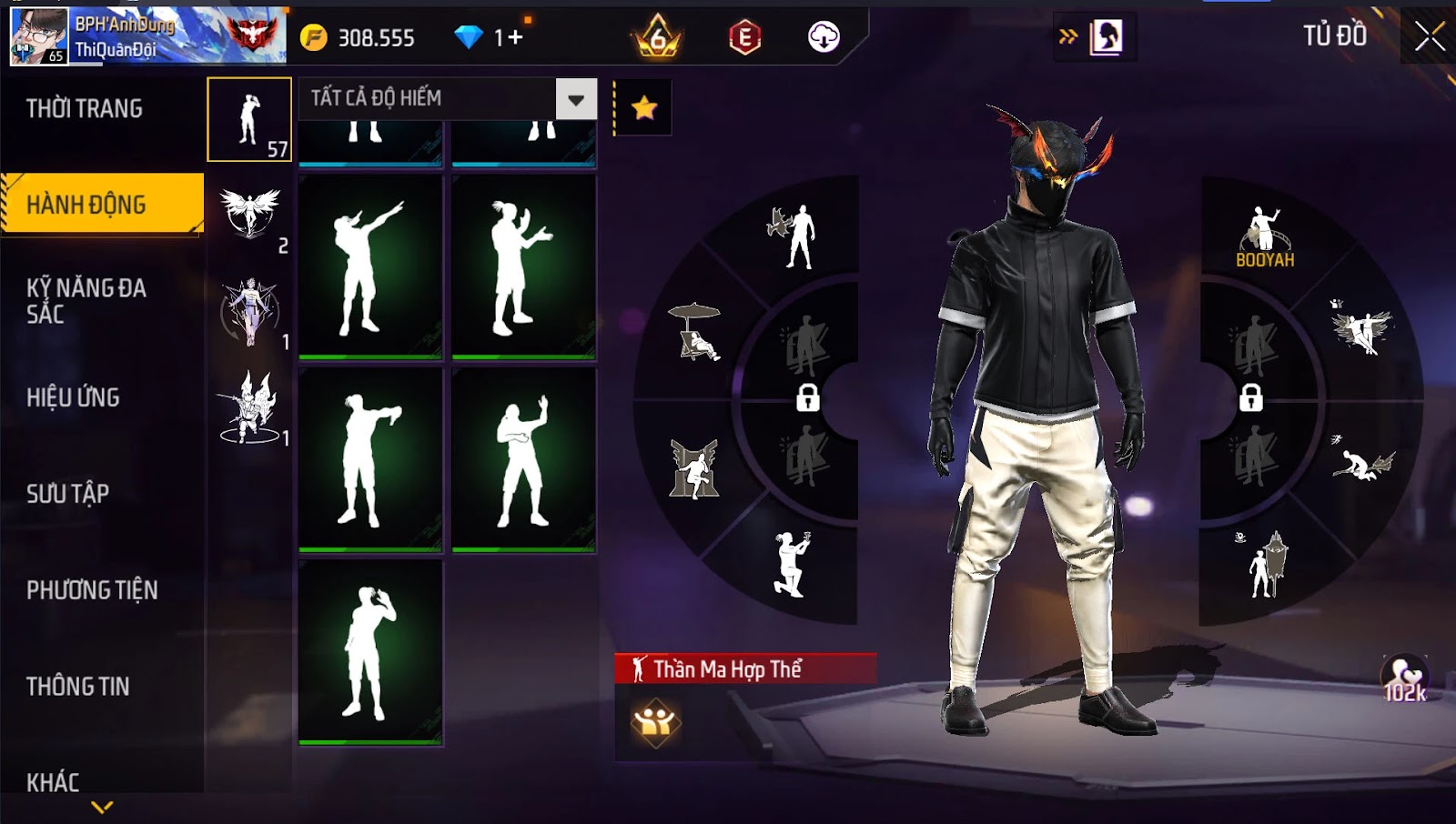Switch to Kỹ Năng Đa Sắc tab

(86, 301)
